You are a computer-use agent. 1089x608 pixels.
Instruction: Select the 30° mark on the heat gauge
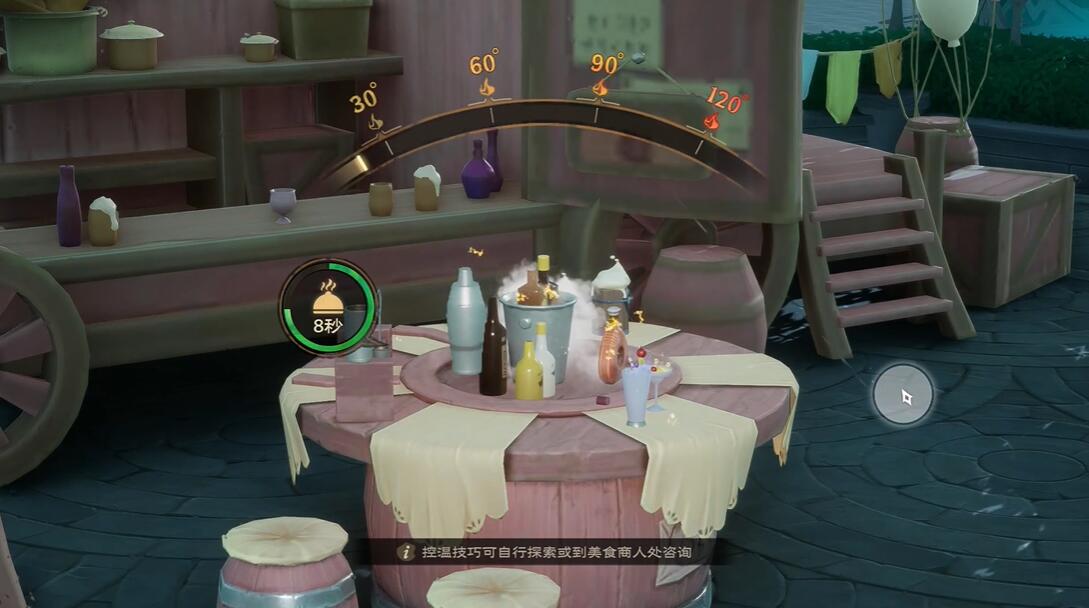pyautogui.click(x=366, y=110)
